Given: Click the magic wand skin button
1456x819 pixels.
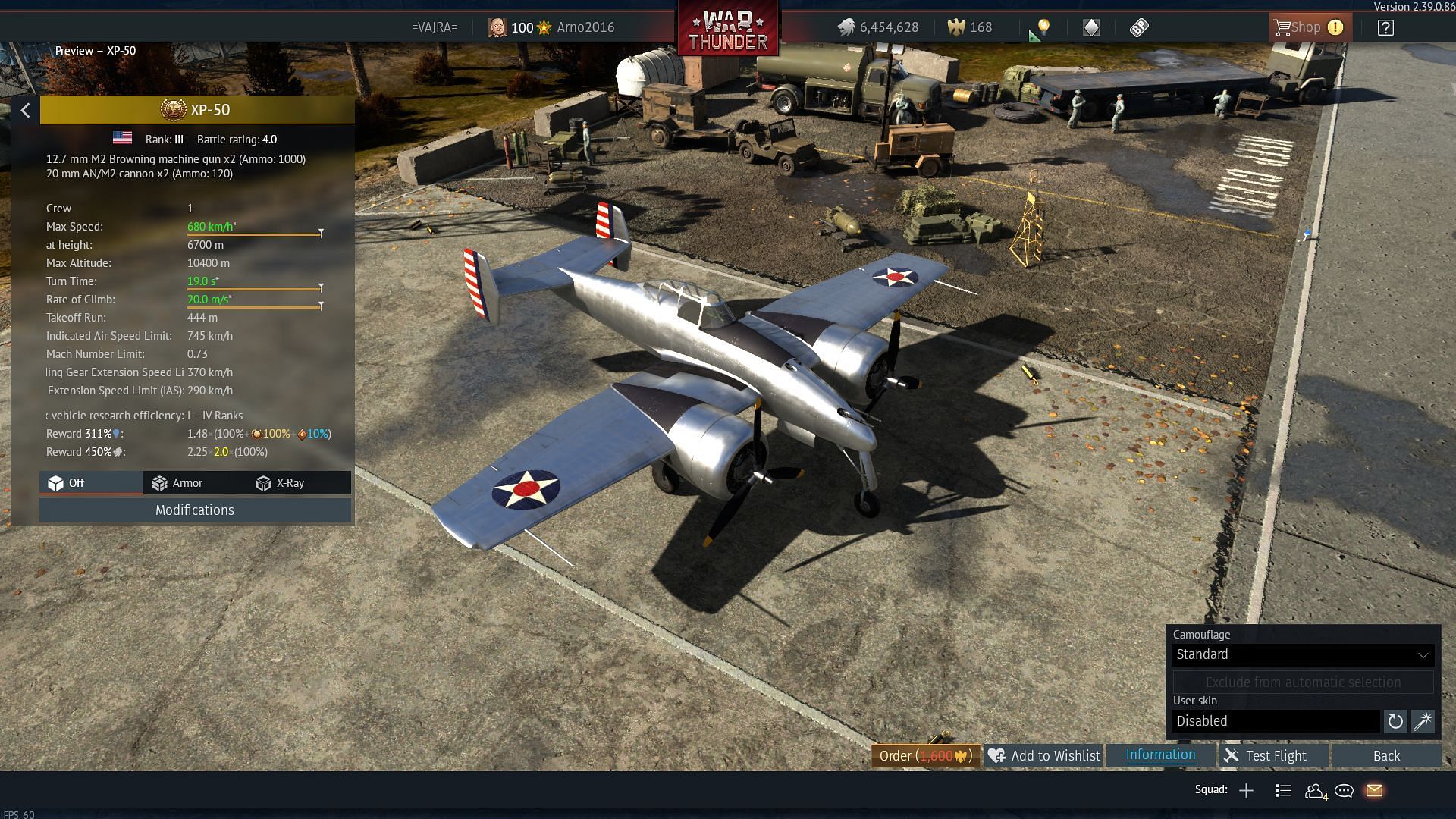Looking at the screenshot, I should coord(1423,721).
